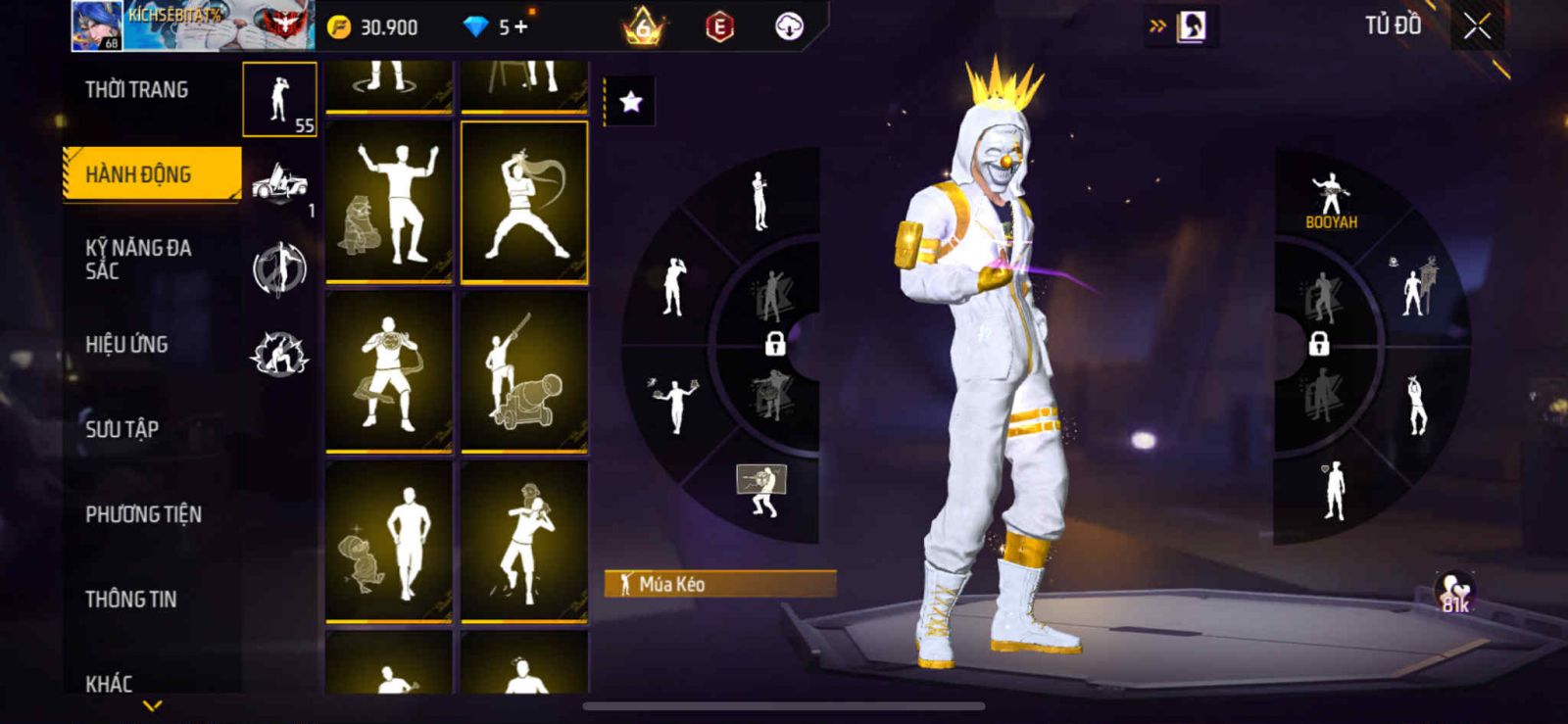Select the emote subcategory with 55 items
The image size is (1568, 724).
(x=279, y=99)
